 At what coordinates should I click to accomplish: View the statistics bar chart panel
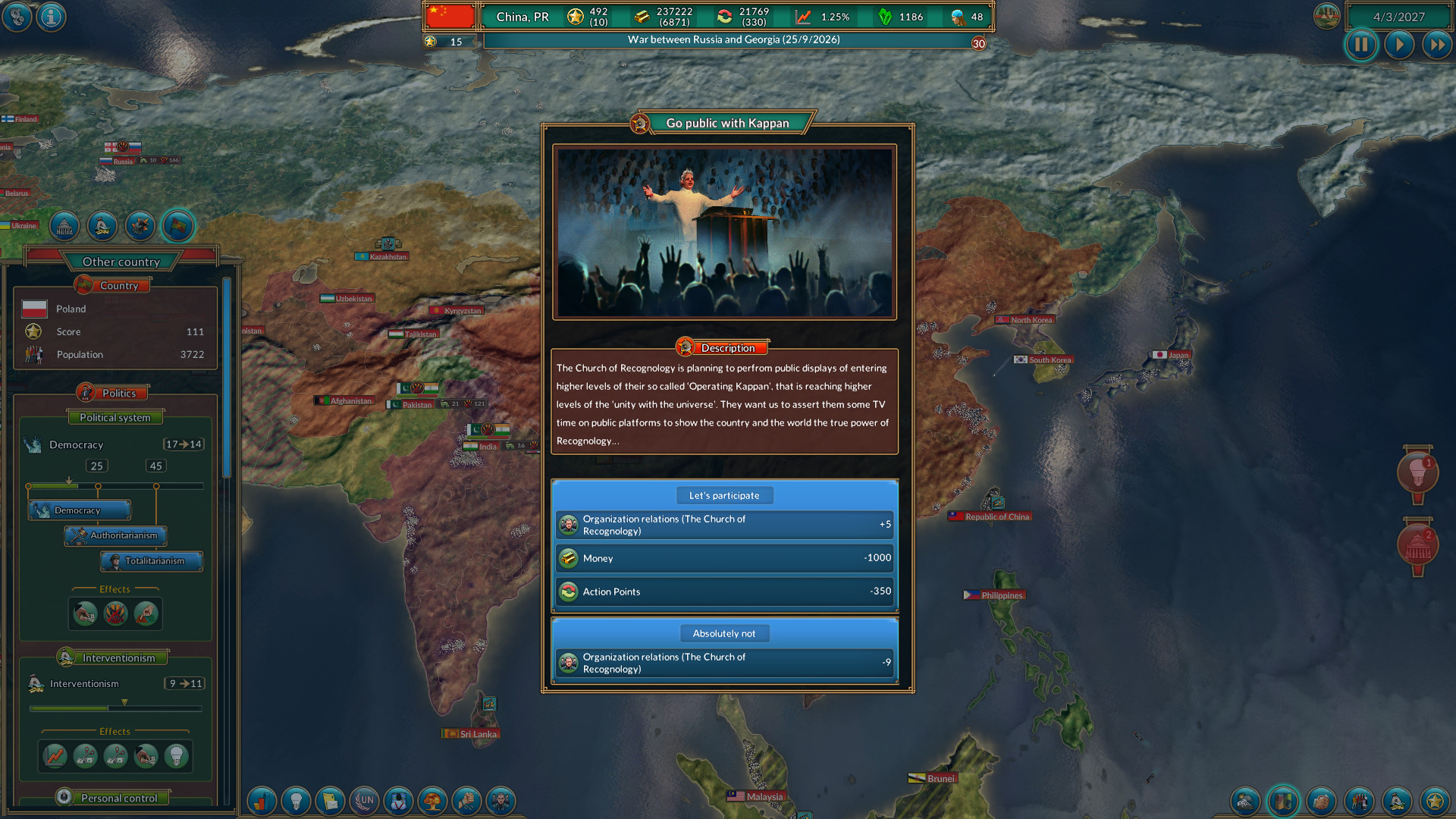(x=261, y=802)
